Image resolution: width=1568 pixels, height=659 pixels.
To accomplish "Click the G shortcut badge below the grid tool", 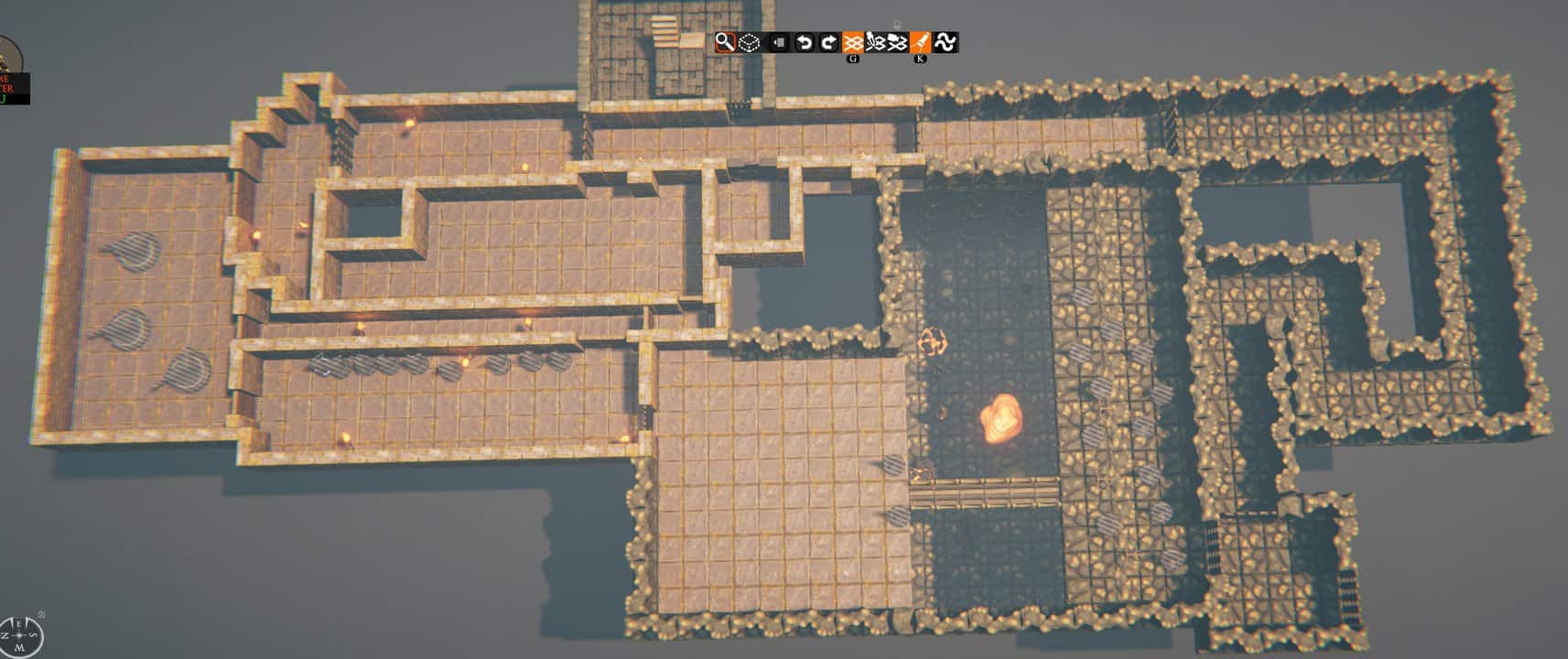I will tap(853, 59).
